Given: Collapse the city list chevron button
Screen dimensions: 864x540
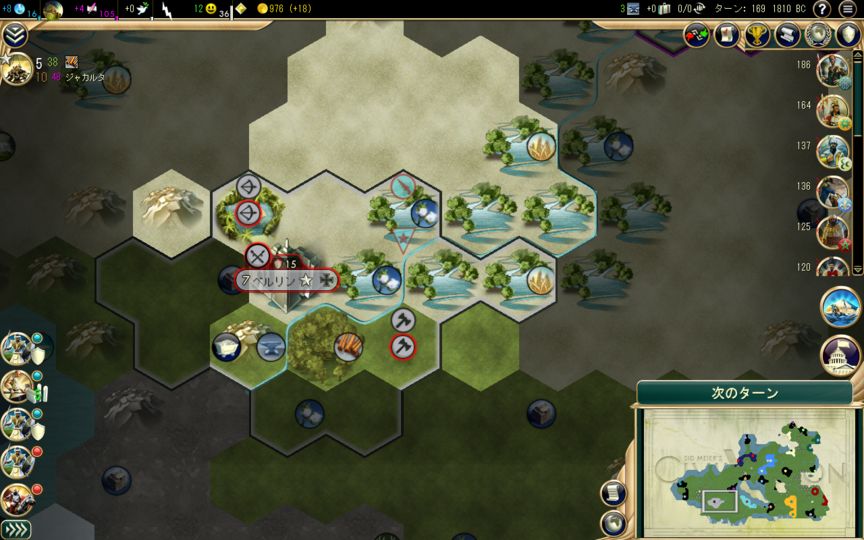Looking at the screenshot, I should [x=14, y=36].
